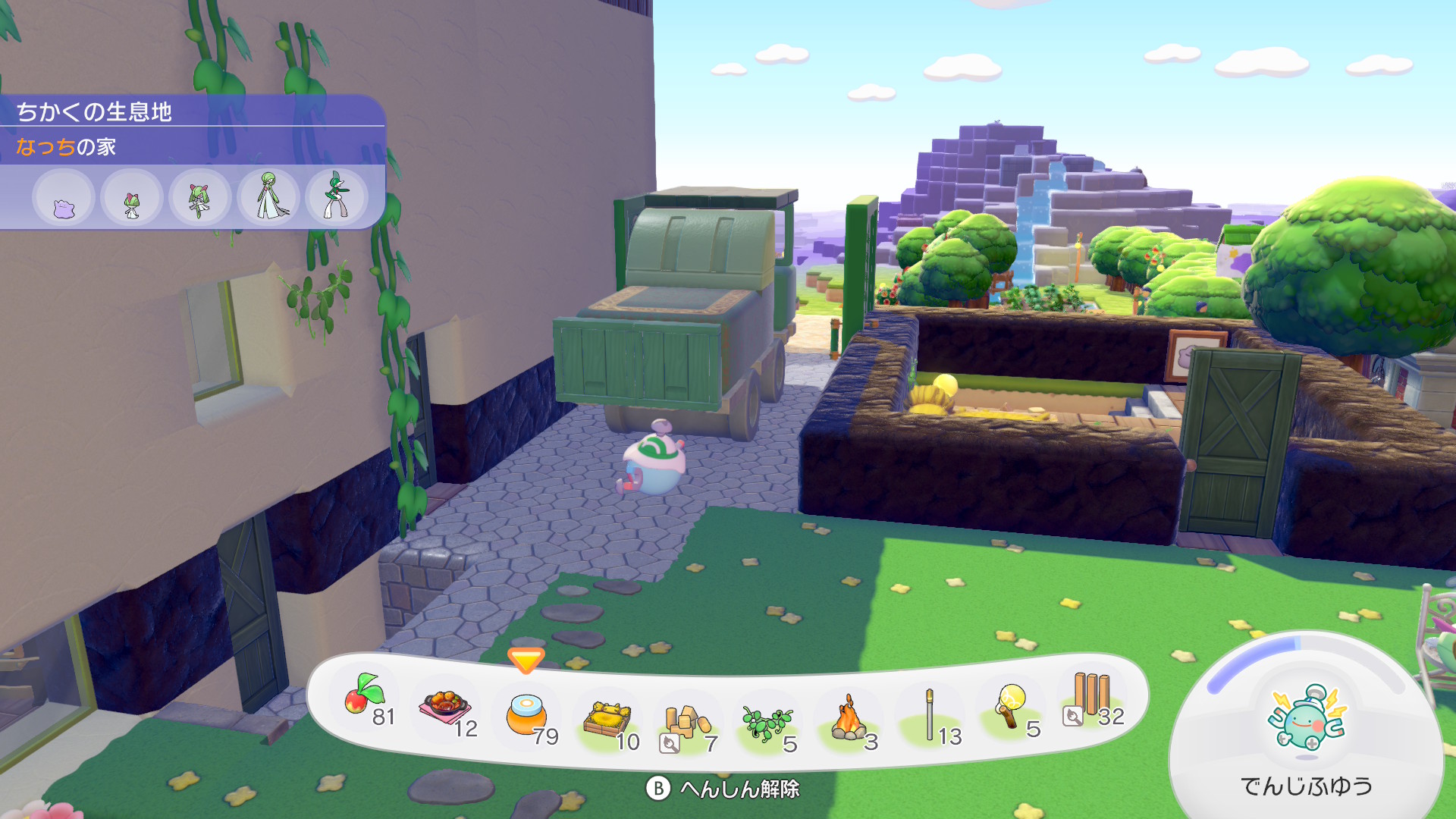Screen dimensions: 1456x819
Task: Select the campfire item slot
Action: [x=849, y=719]
